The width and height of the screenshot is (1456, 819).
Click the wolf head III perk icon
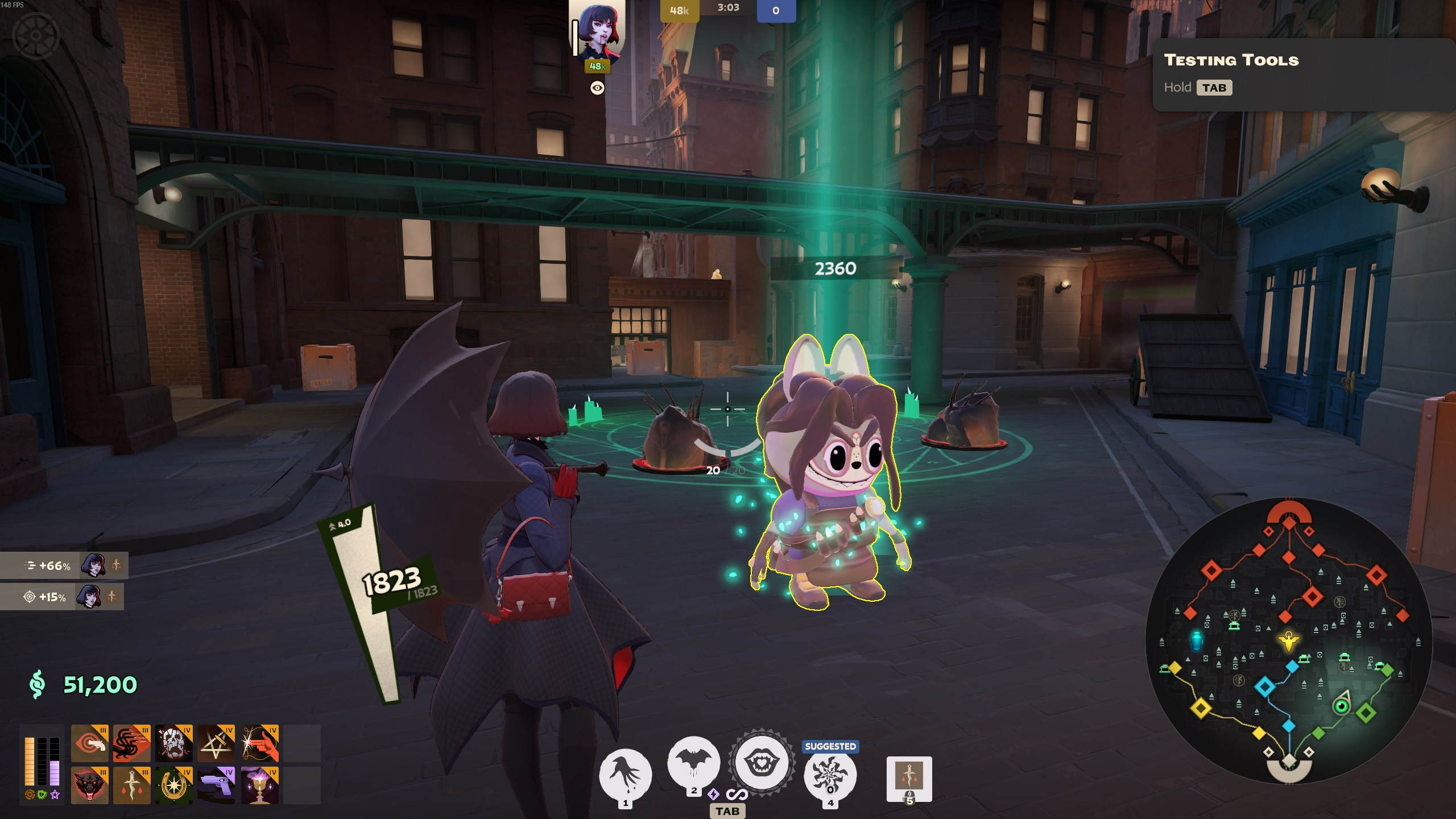pos(90,785)
